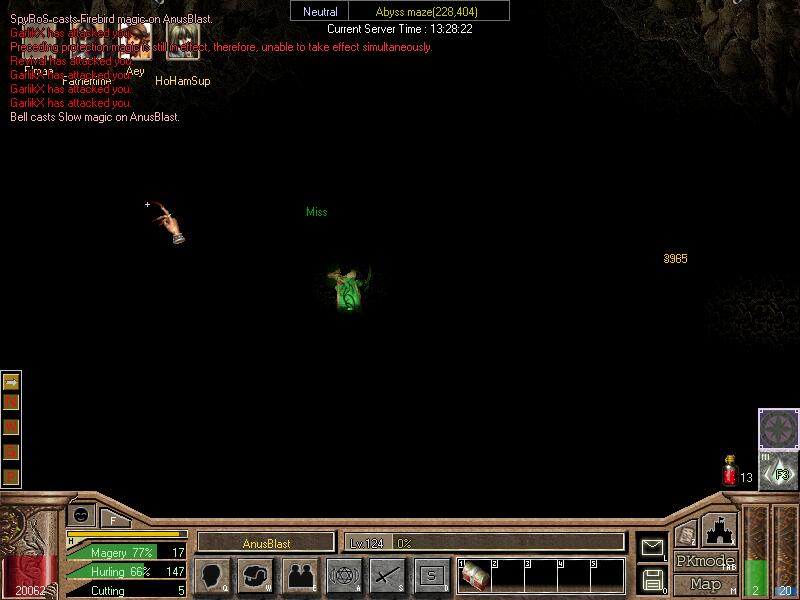Activate the F3 crystal skill slot
The width and height of the screenshot is (800, 600).
[x=778, y=470]
